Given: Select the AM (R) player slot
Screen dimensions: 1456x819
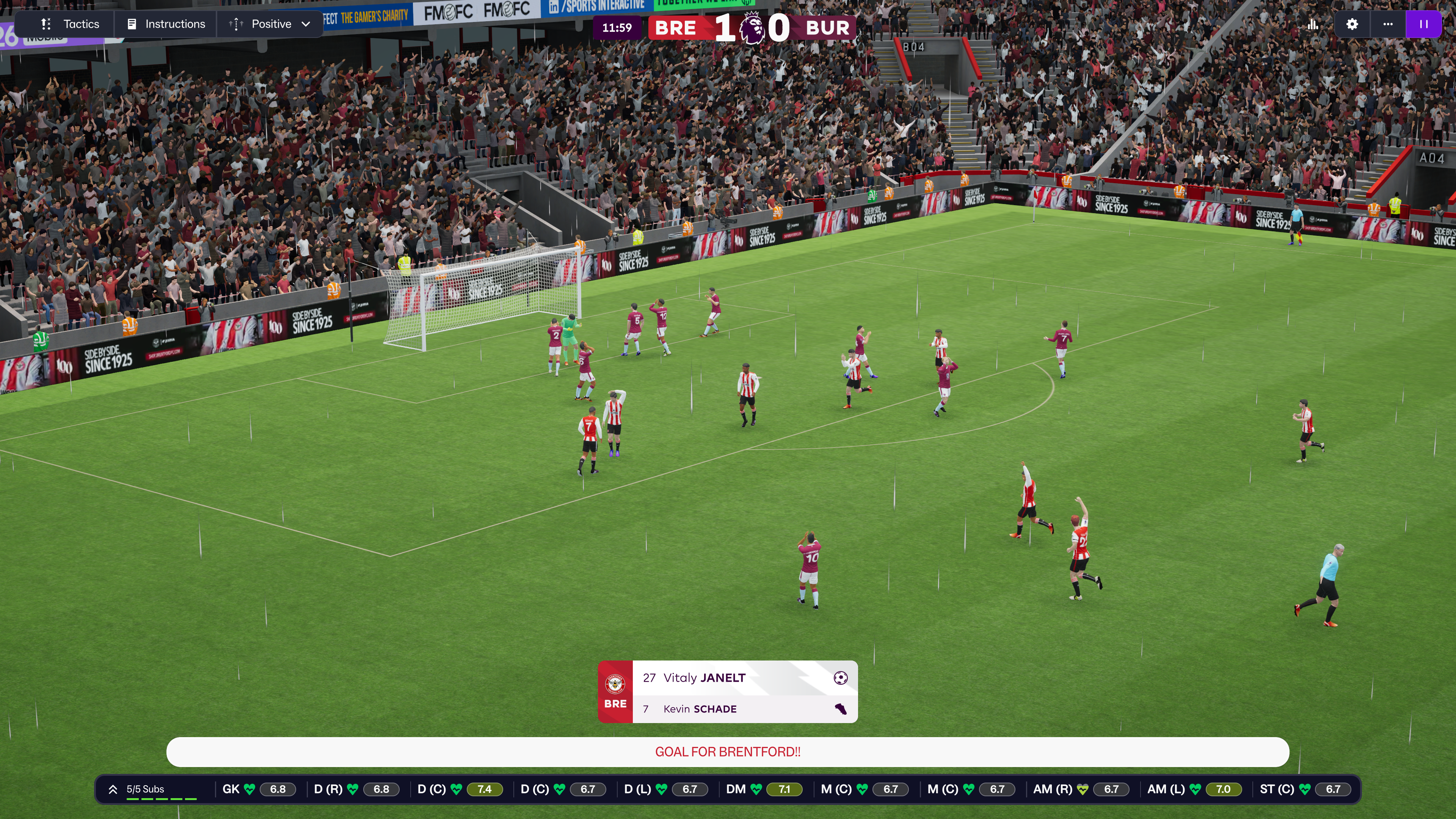Looking at the screenshot, I should (1080, 789).
